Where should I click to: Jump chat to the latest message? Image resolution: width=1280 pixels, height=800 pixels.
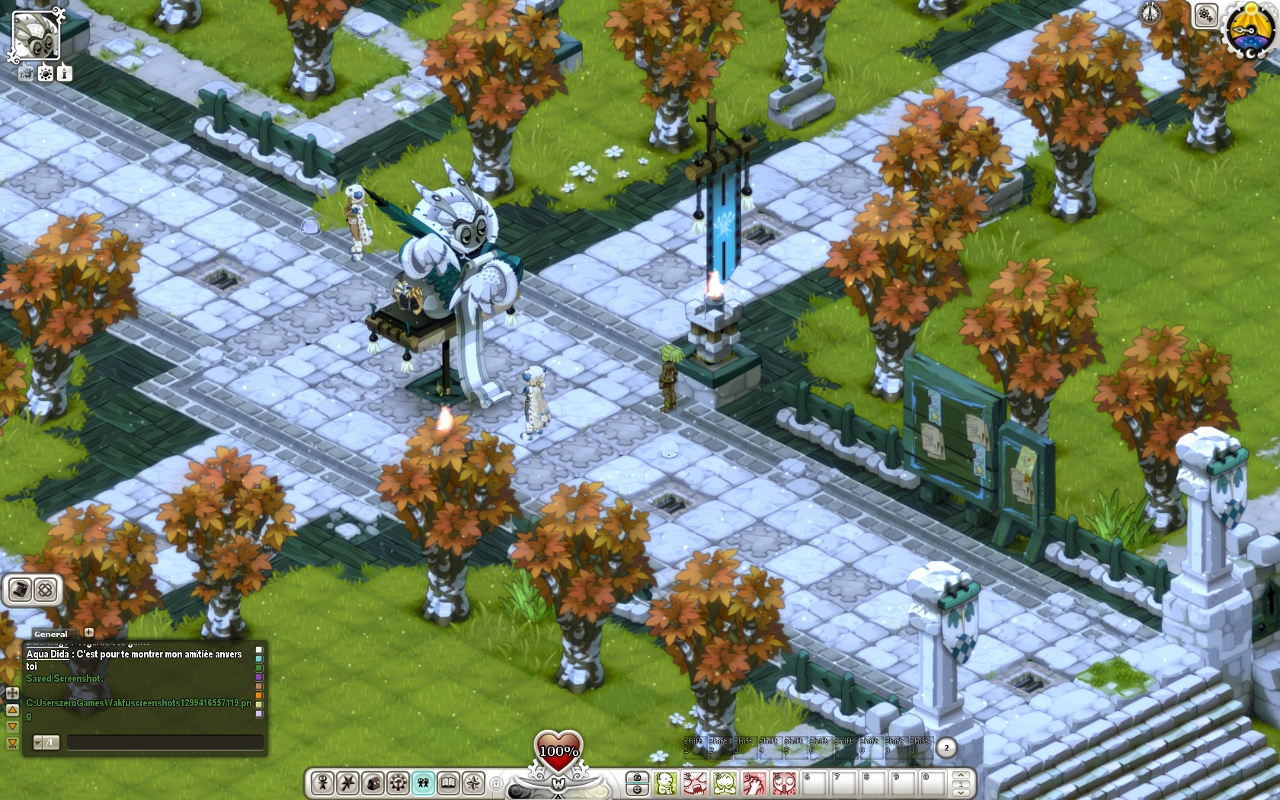click(13, 743)
